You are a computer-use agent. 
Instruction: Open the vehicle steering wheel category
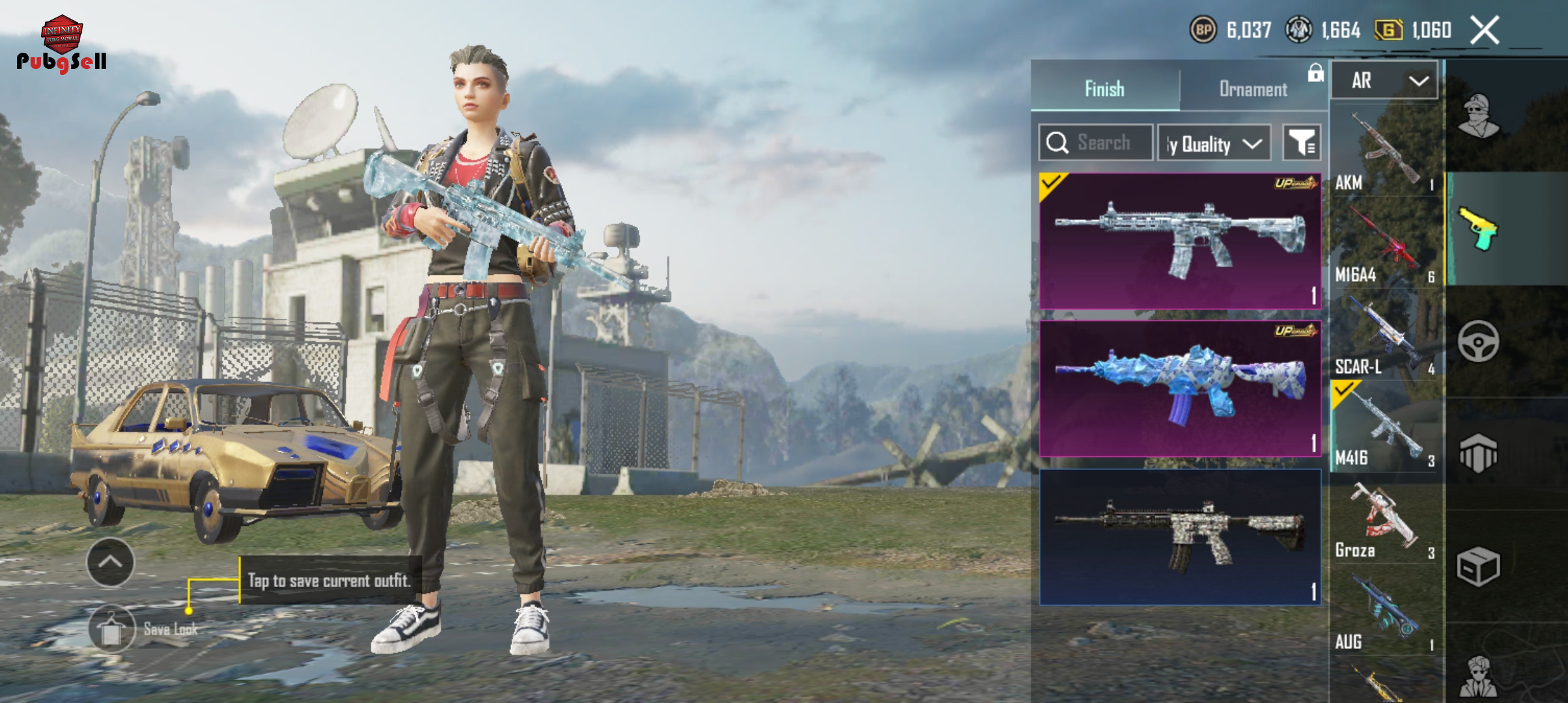pyautogui.click(x=1478, y=342)
